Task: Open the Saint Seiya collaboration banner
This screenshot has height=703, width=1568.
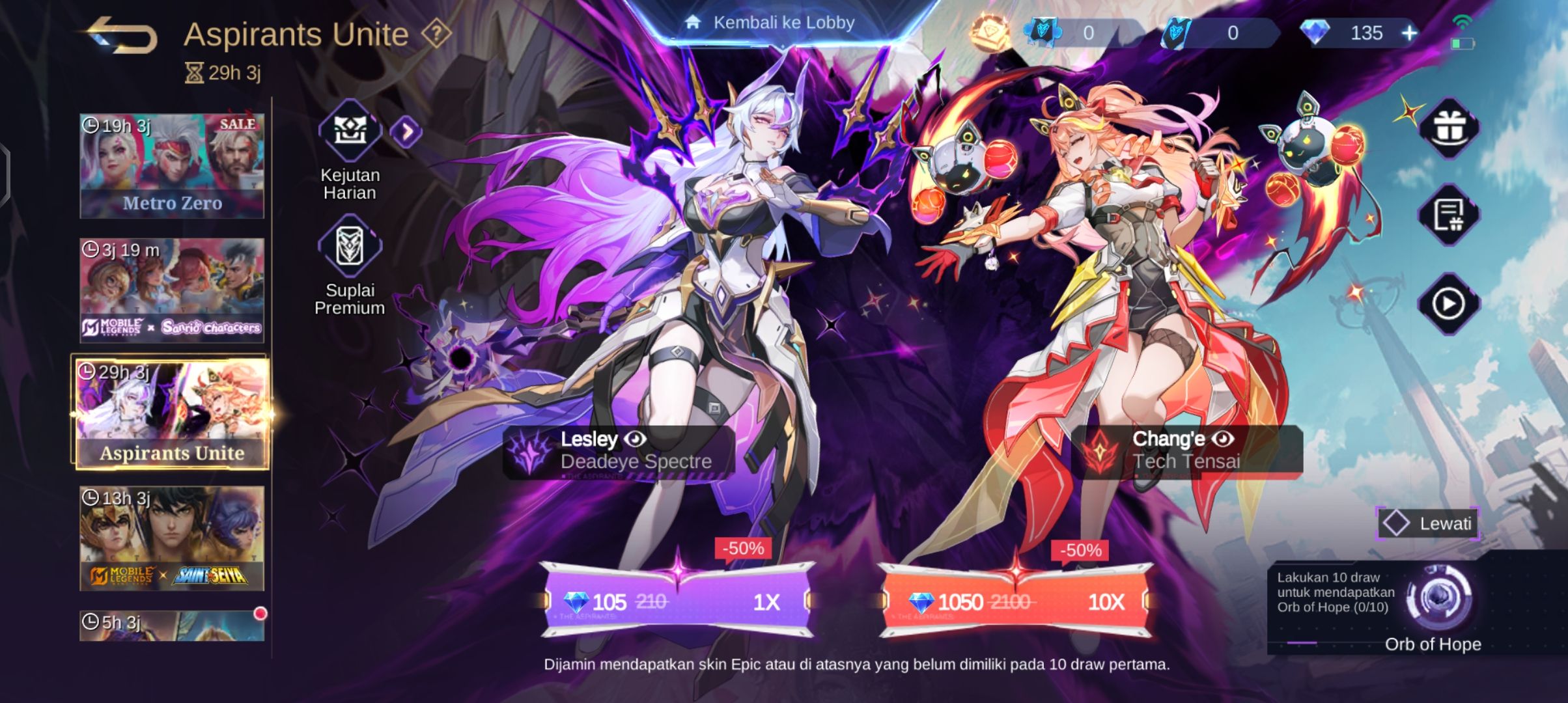Action: [x=172, y=538]
